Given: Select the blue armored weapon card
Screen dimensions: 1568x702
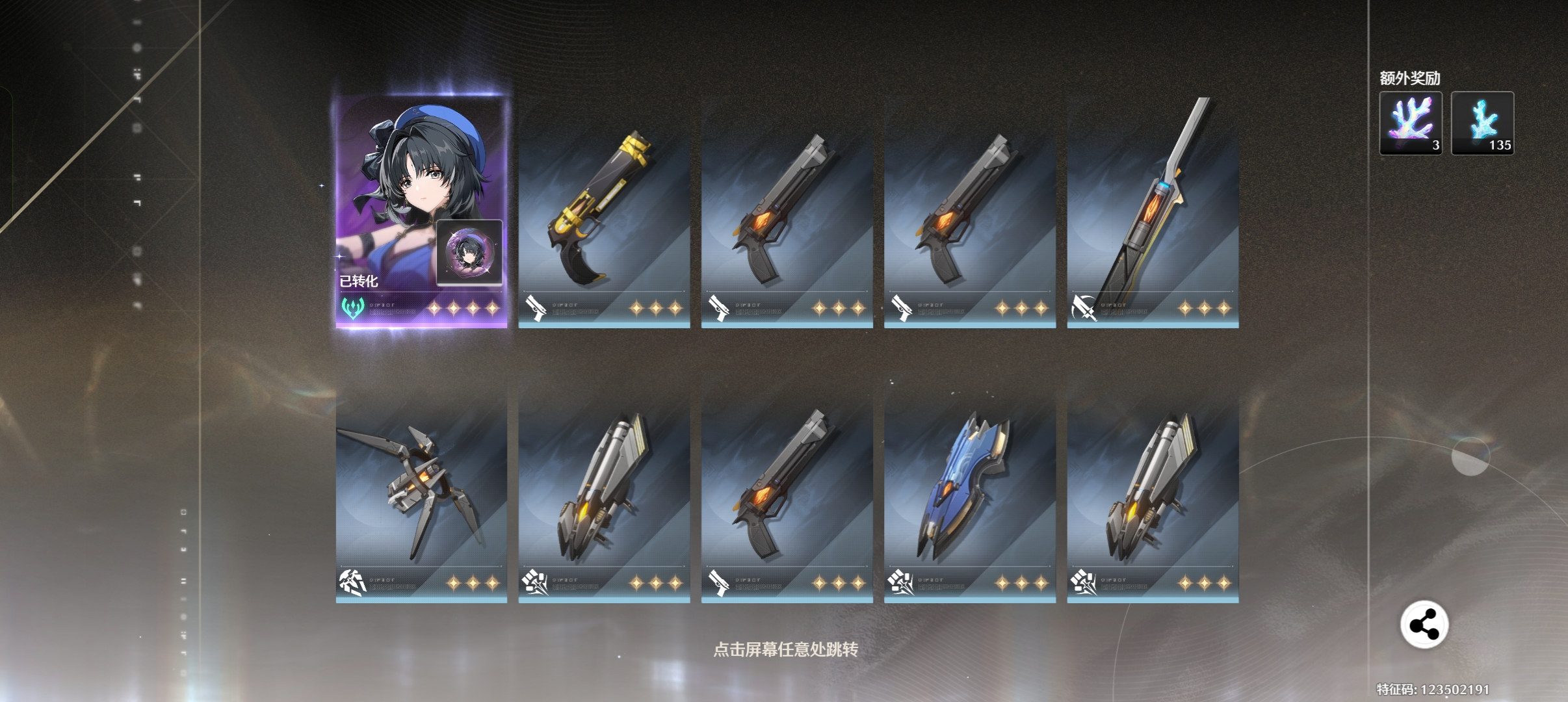Looking at the screenshot, I should click(x=969, y=494).
